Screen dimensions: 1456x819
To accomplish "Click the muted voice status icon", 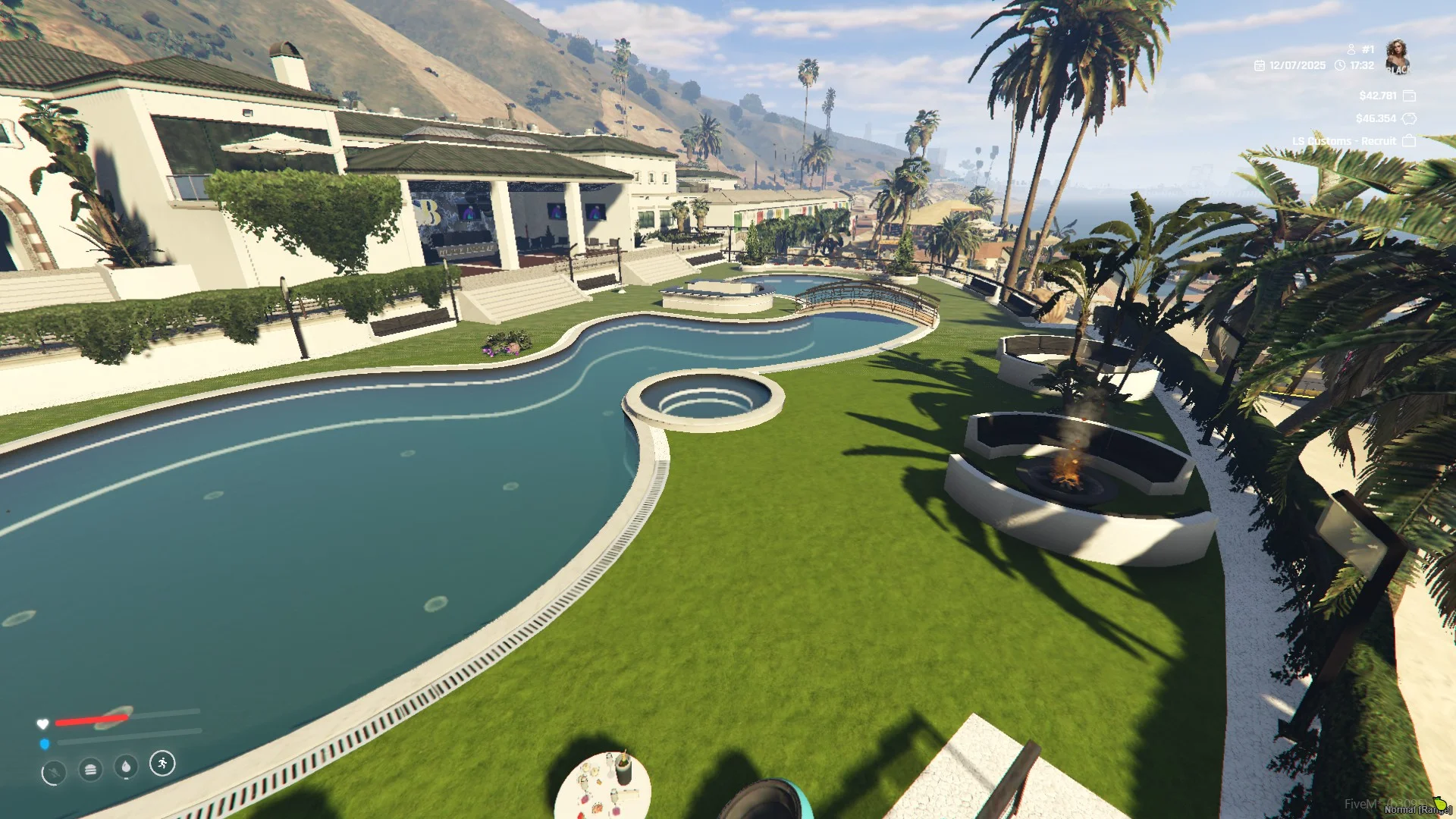I will (53, 773).
